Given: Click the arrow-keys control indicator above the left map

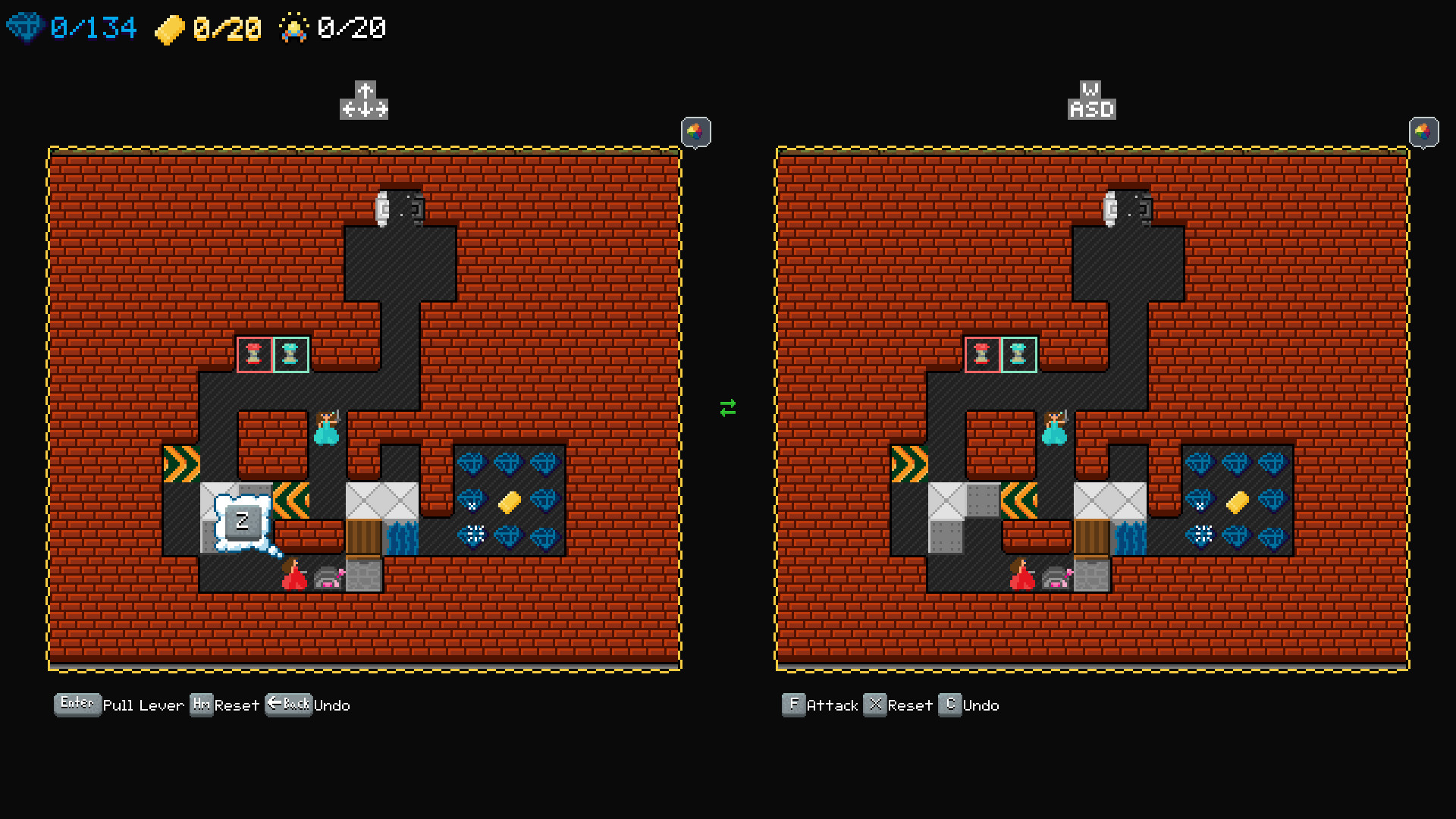Looking at the screenshot, I should pos(365,101).
